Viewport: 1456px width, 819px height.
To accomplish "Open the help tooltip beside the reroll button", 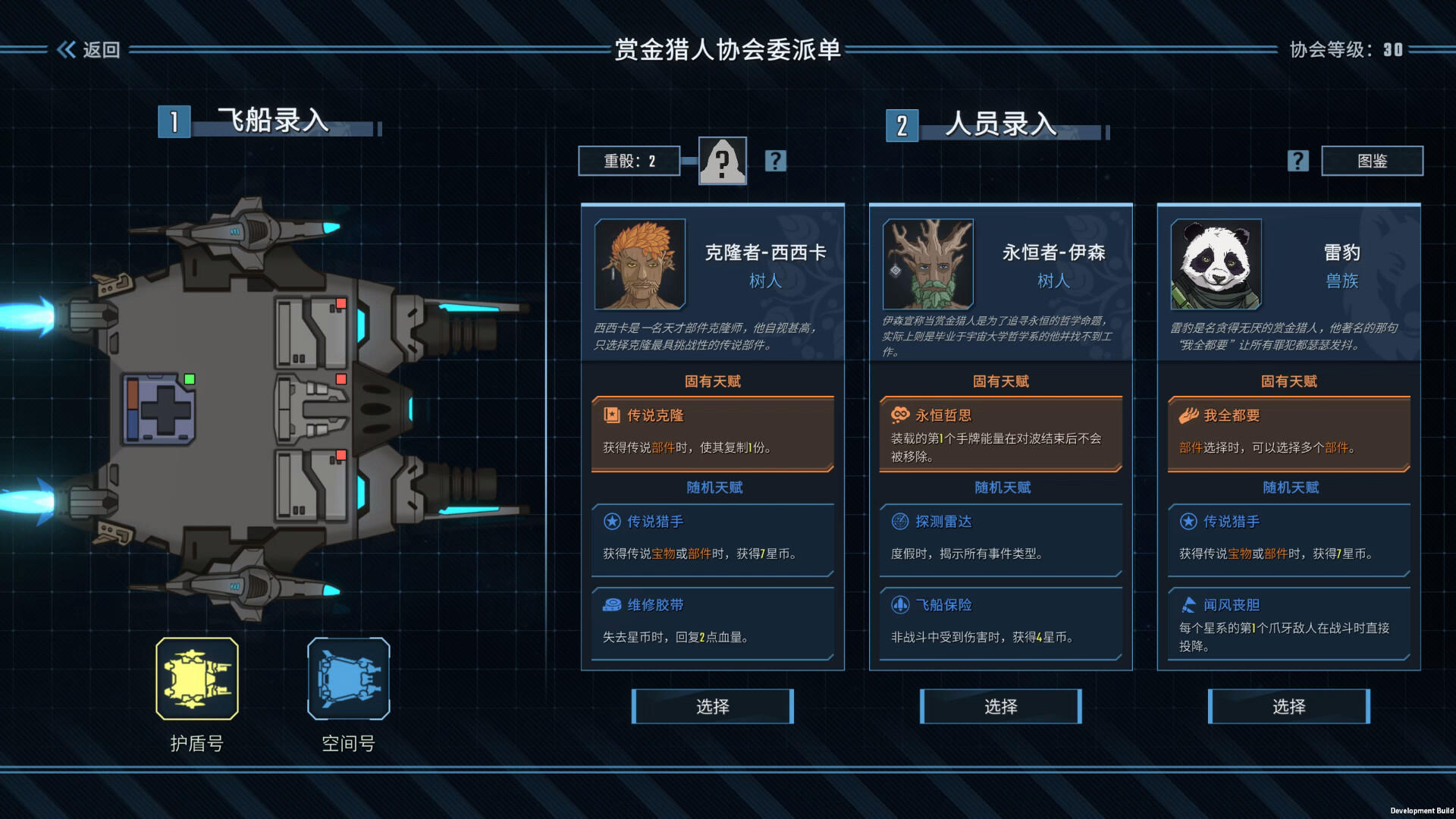I will tap(775, 161).
